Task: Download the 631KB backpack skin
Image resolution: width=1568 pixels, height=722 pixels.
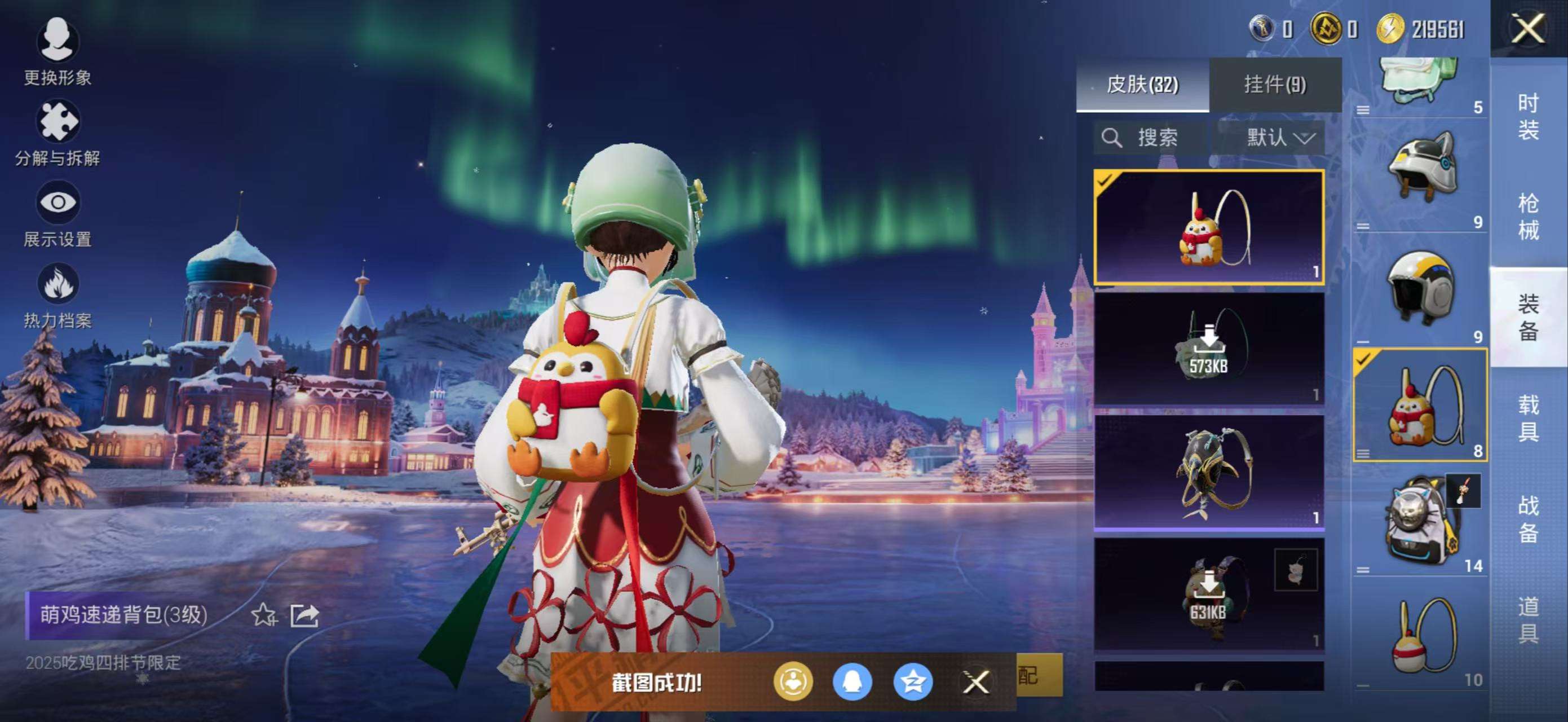Action: (x=1208, y=593)
